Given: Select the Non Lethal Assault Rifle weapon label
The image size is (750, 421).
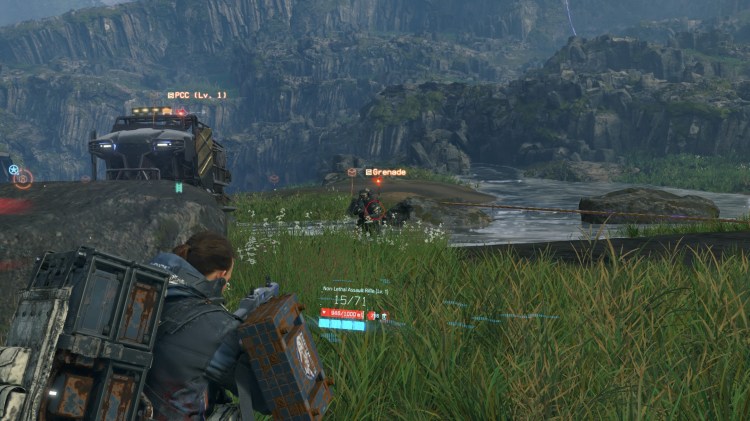Looking at the screenshot, I should pyautogui.click(x=354, y=289).
